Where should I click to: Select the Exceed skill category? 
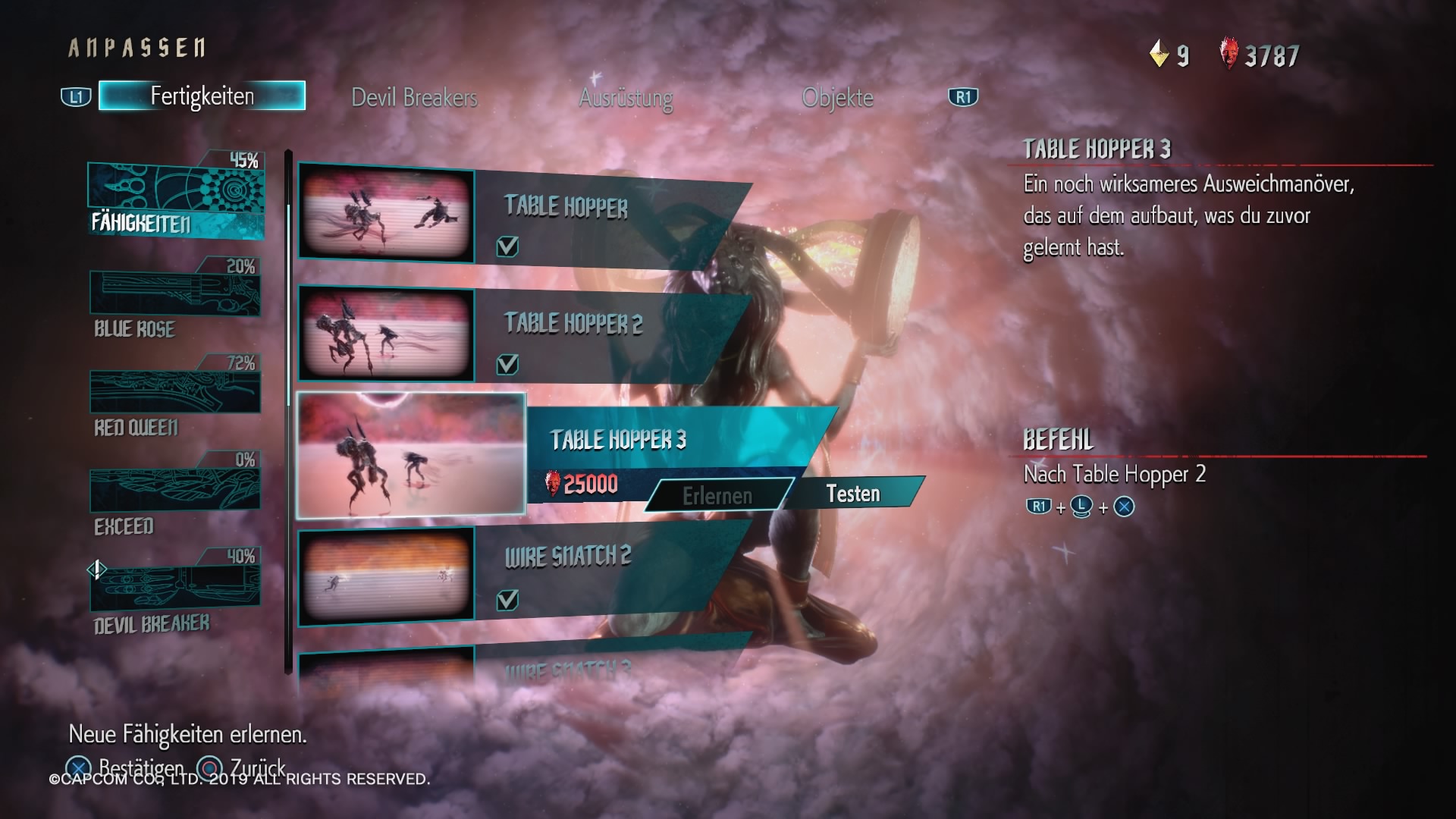pyautogui.click(x=175, y=497)
